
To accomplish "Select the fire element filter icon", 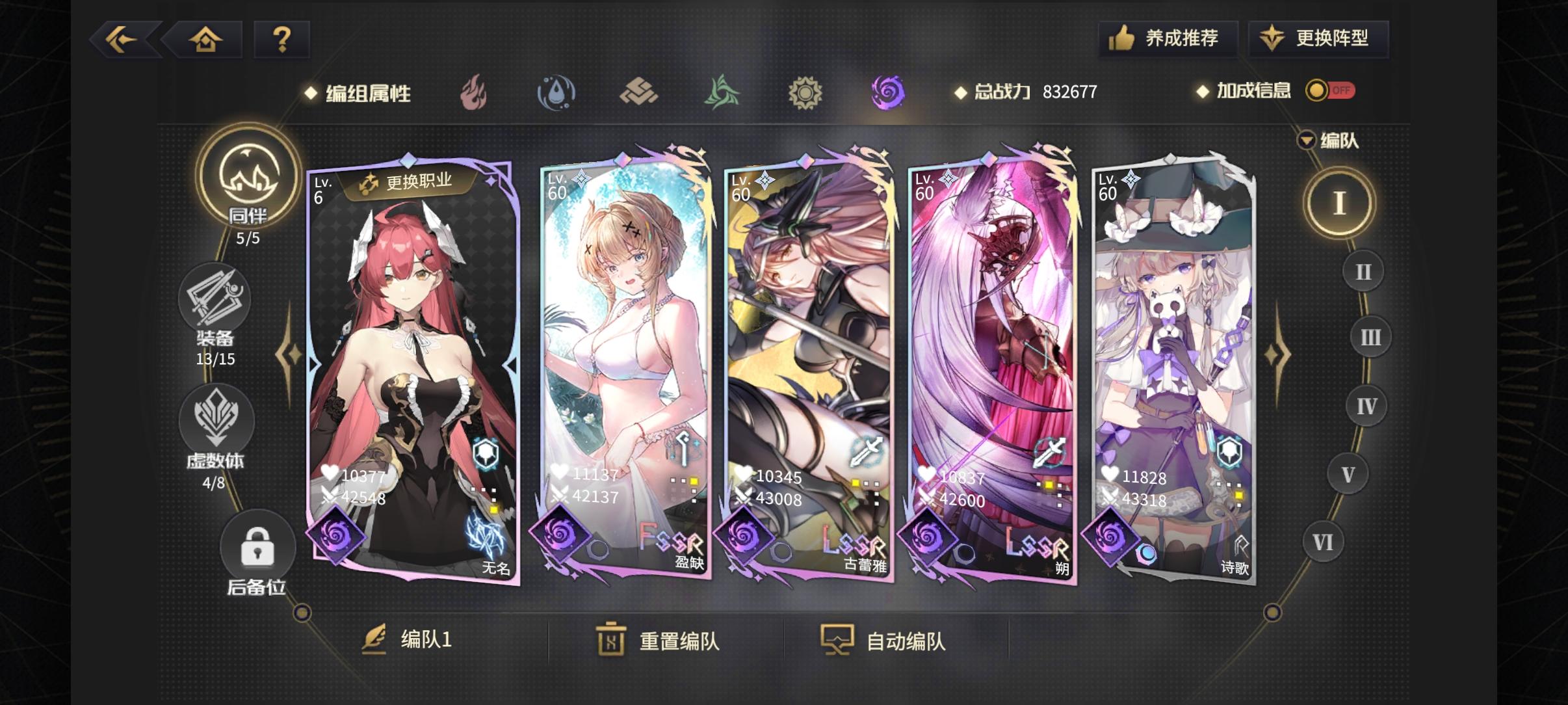I will pos(474,92).
